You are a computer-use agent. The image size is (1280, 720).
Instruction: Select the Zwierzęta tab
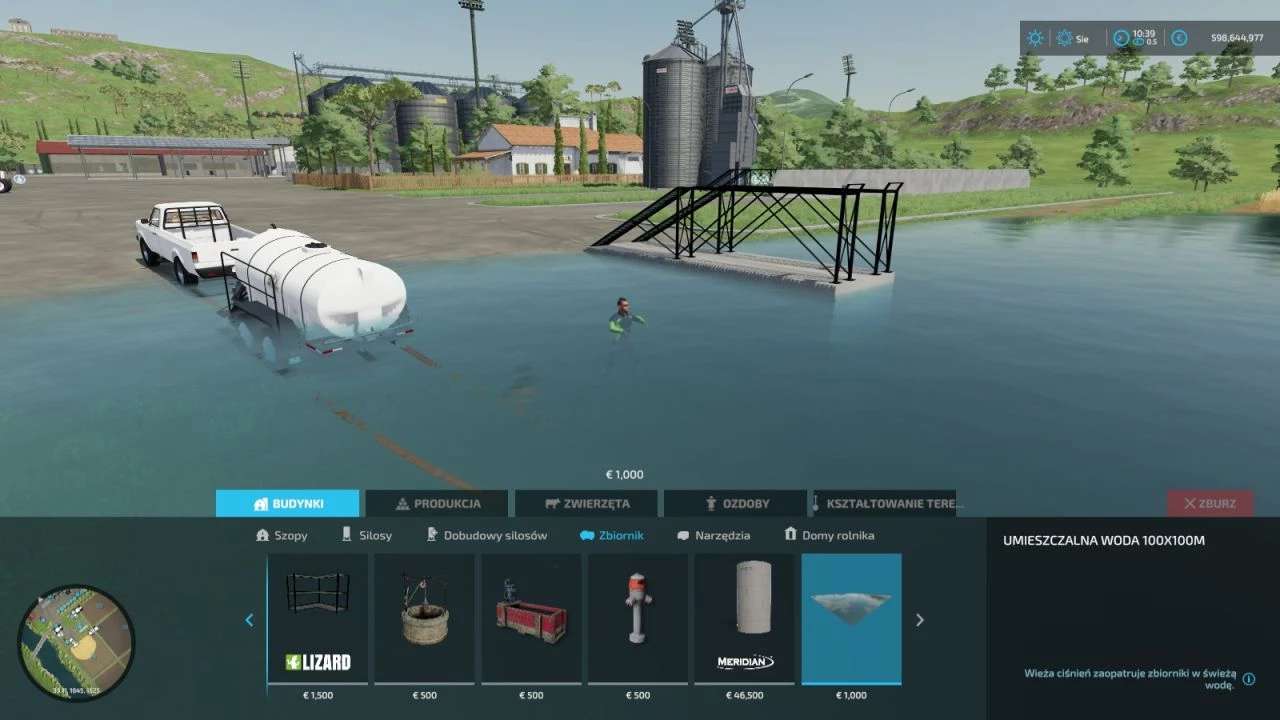586,503
